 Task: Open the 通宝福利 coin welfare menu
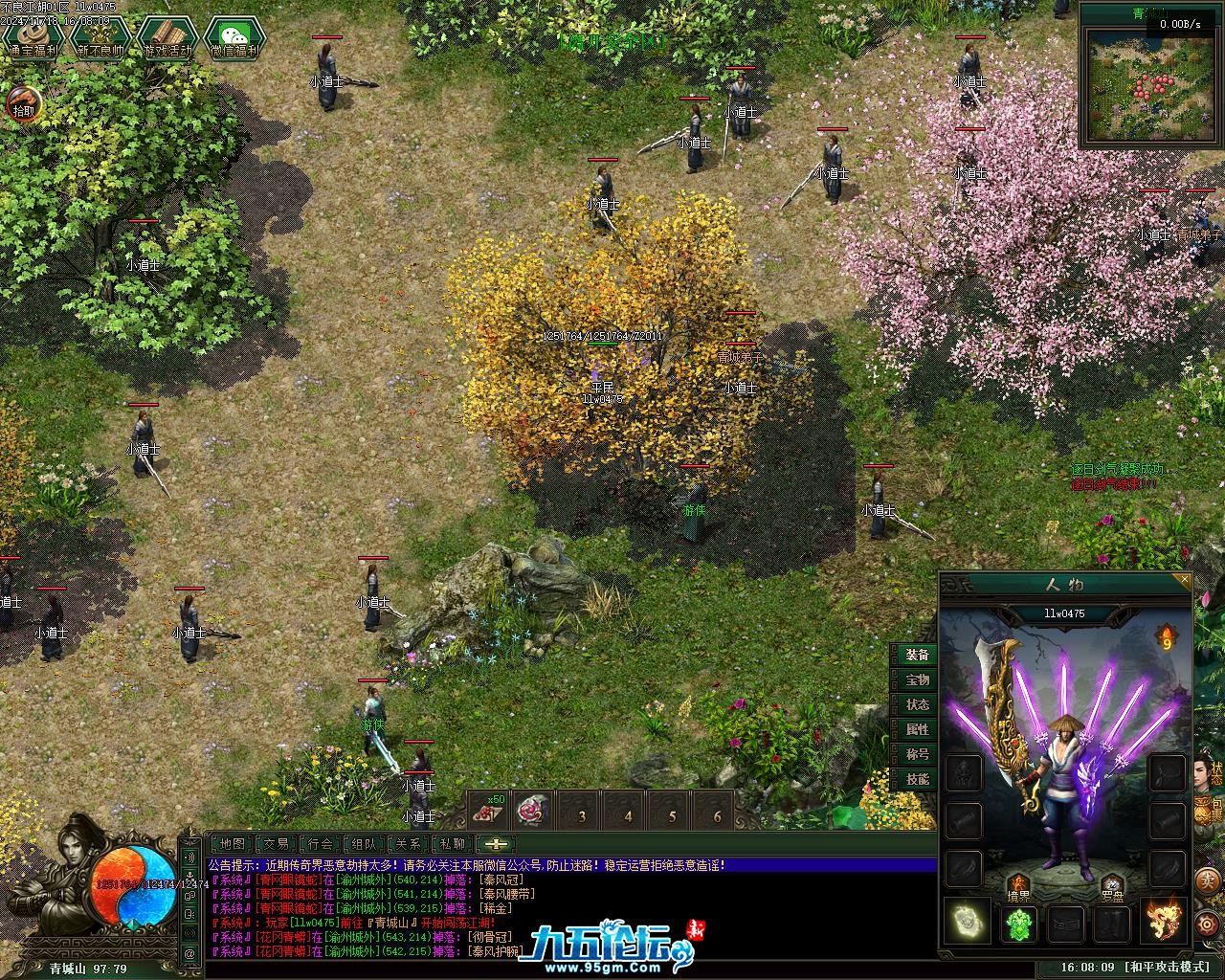(x=31, y=36)
